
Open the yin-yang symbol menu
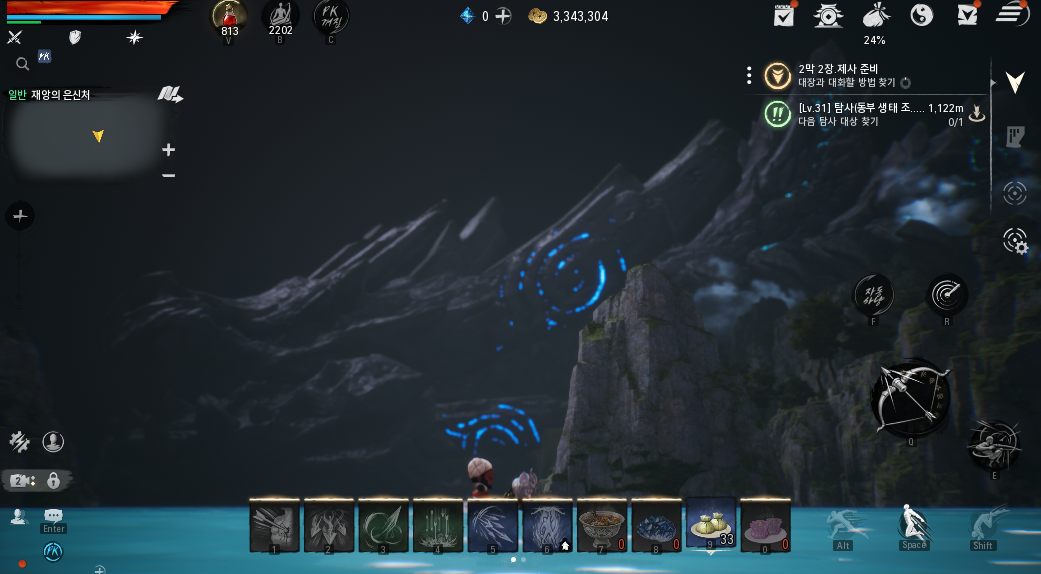point(922,15)
